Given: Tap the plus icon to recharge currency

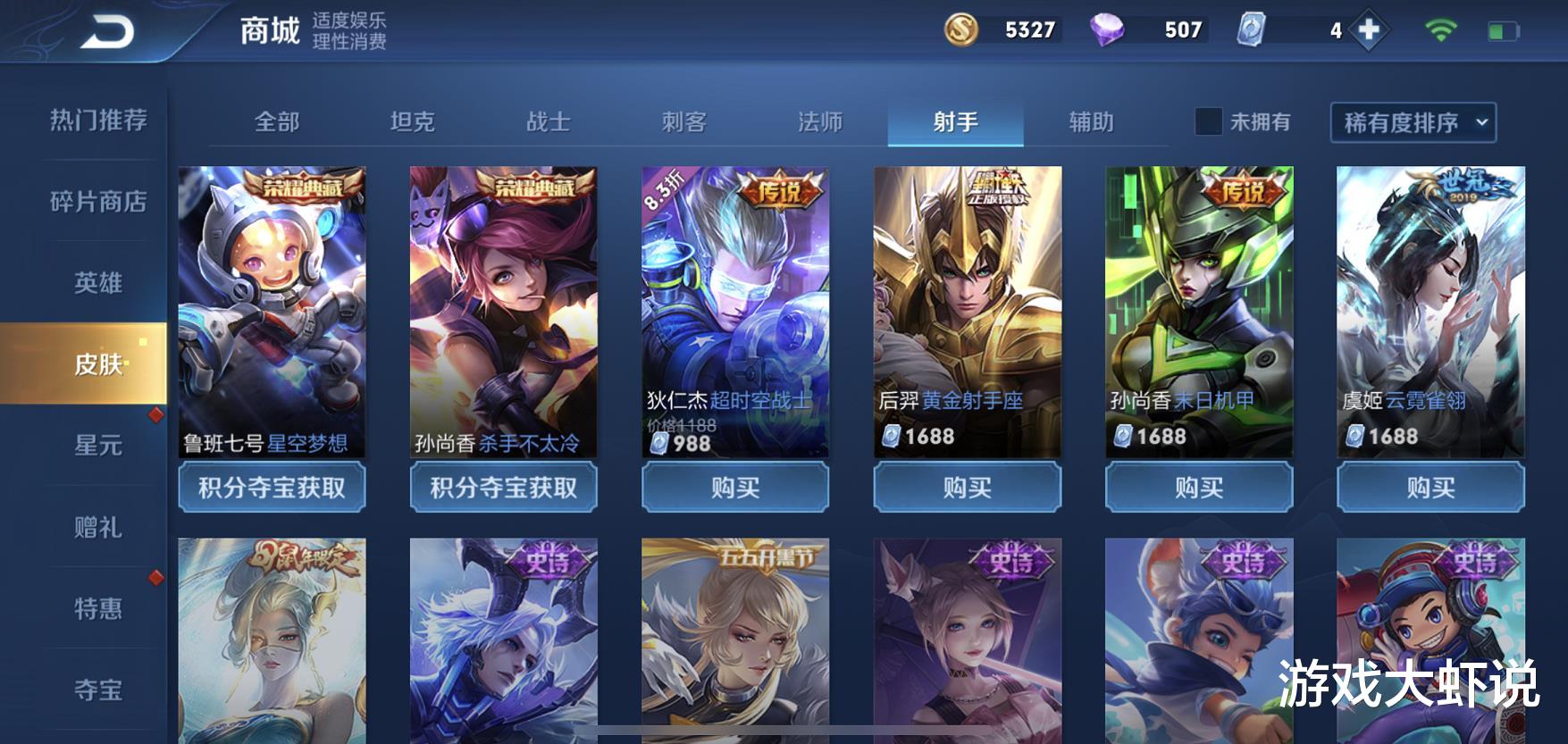Looking at the screenshot, I should pyautogui.click(x=1368, y=29).
